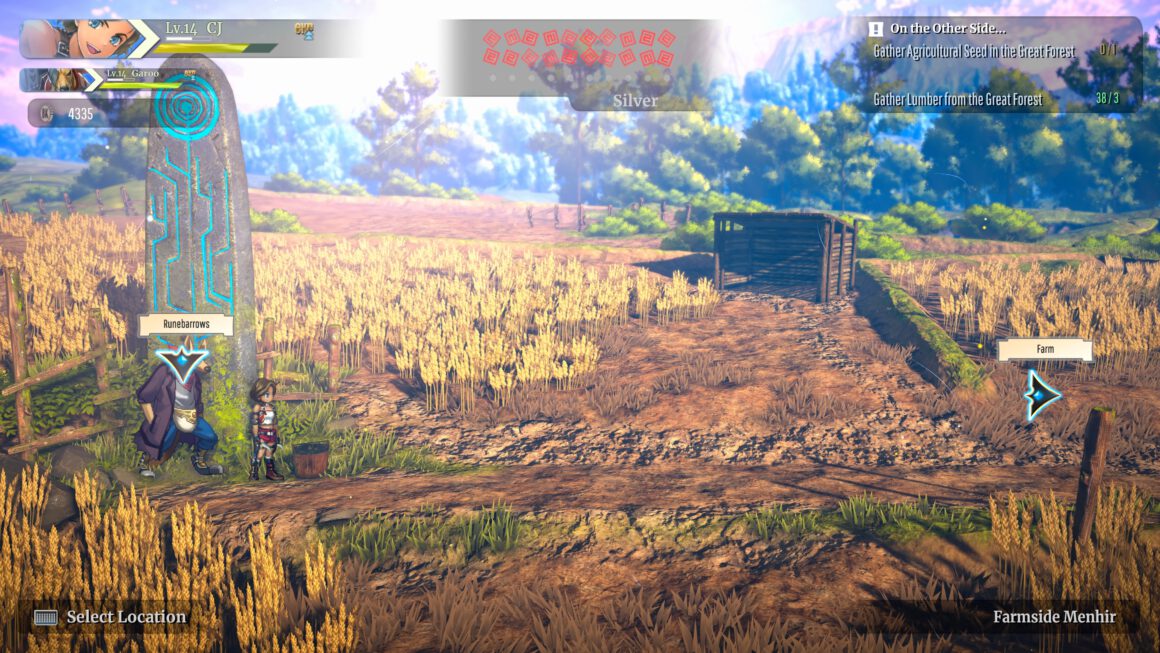Click the blue arrow marker below Farm

point(1043,394)
